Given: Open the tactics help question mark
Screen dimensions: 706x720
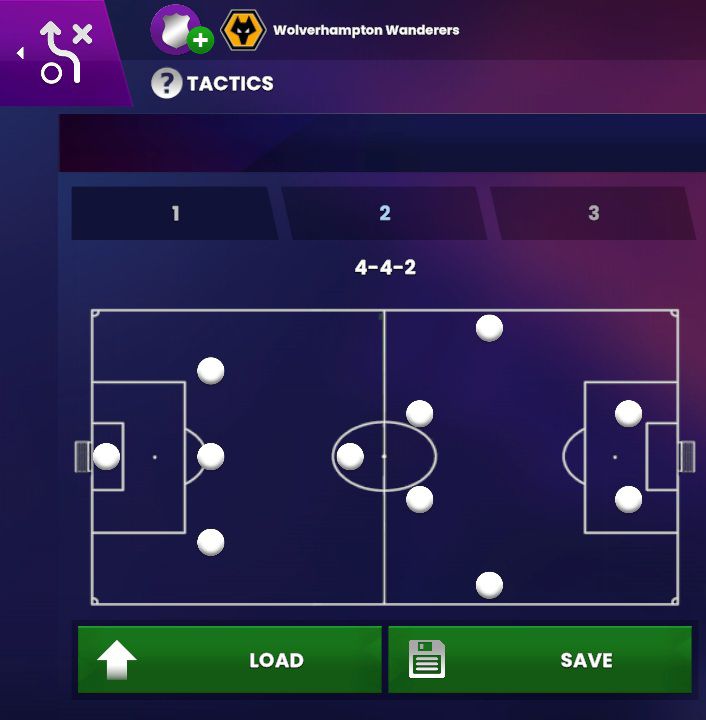Looking at the screenshot, I should tap(166, 84).
